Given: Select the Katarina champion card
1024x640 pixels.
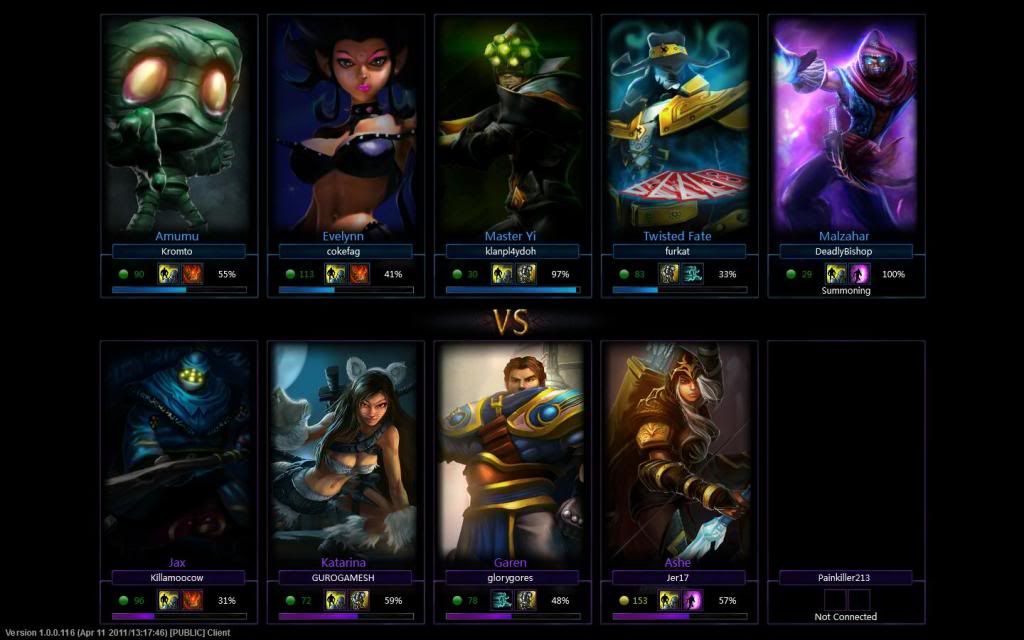Looking at the screenshot, I should [x=344, y=450].
